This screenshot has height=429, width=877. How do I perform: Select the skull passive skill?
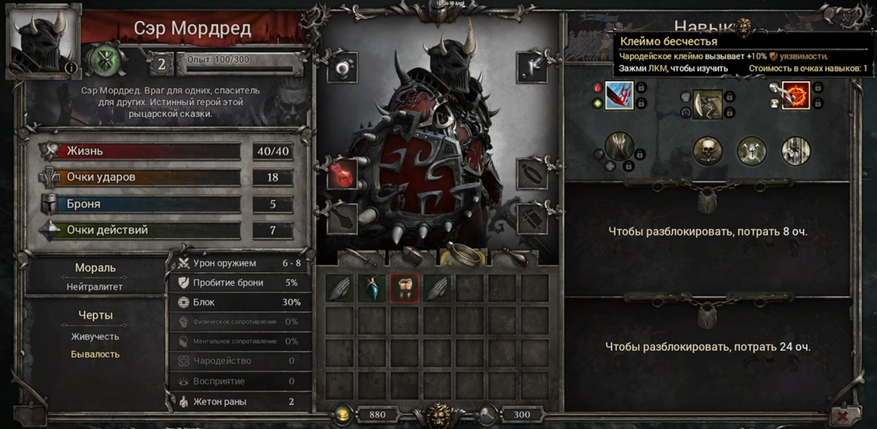(708, 151)
